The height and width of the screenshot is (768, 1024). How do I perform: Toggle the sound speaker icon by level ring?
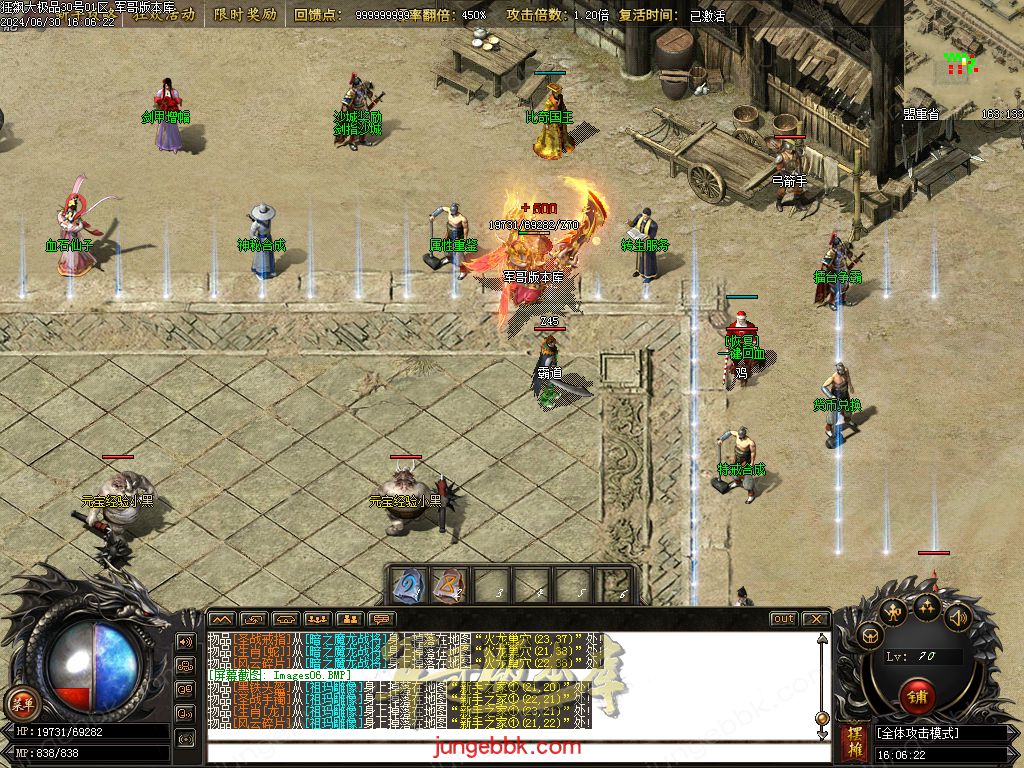click(x=958, y=618)
